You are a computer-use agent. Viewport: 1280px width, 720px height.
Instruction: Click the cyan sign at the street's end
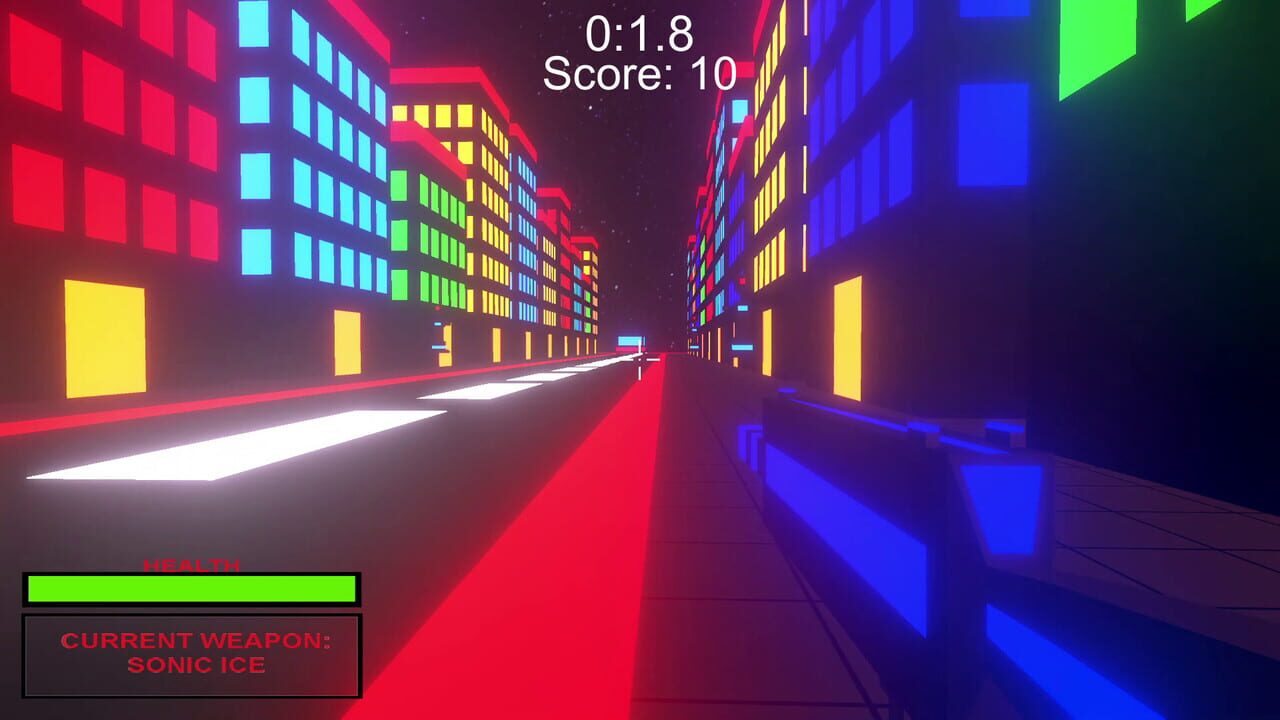point(633,342)
